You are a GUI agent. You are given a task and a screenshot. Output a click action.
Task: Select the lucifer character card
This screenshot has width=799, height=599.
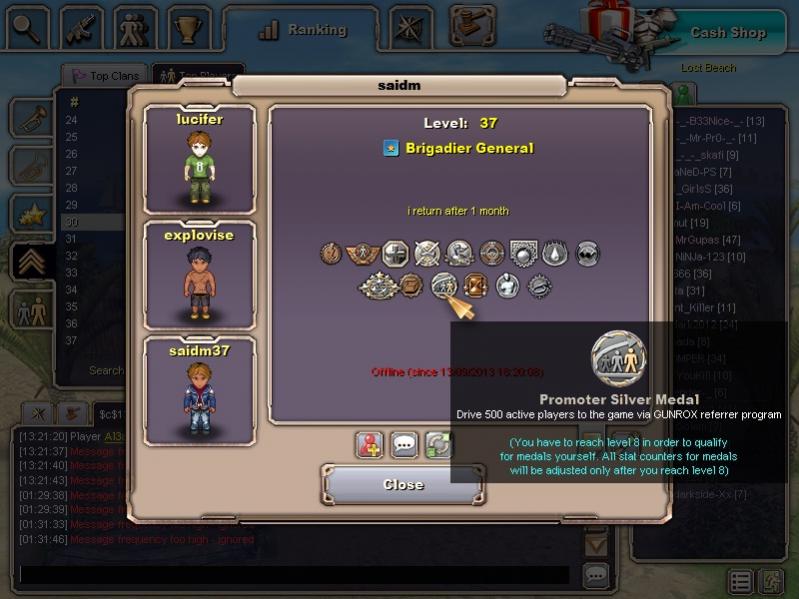click(x=200, y=160)
